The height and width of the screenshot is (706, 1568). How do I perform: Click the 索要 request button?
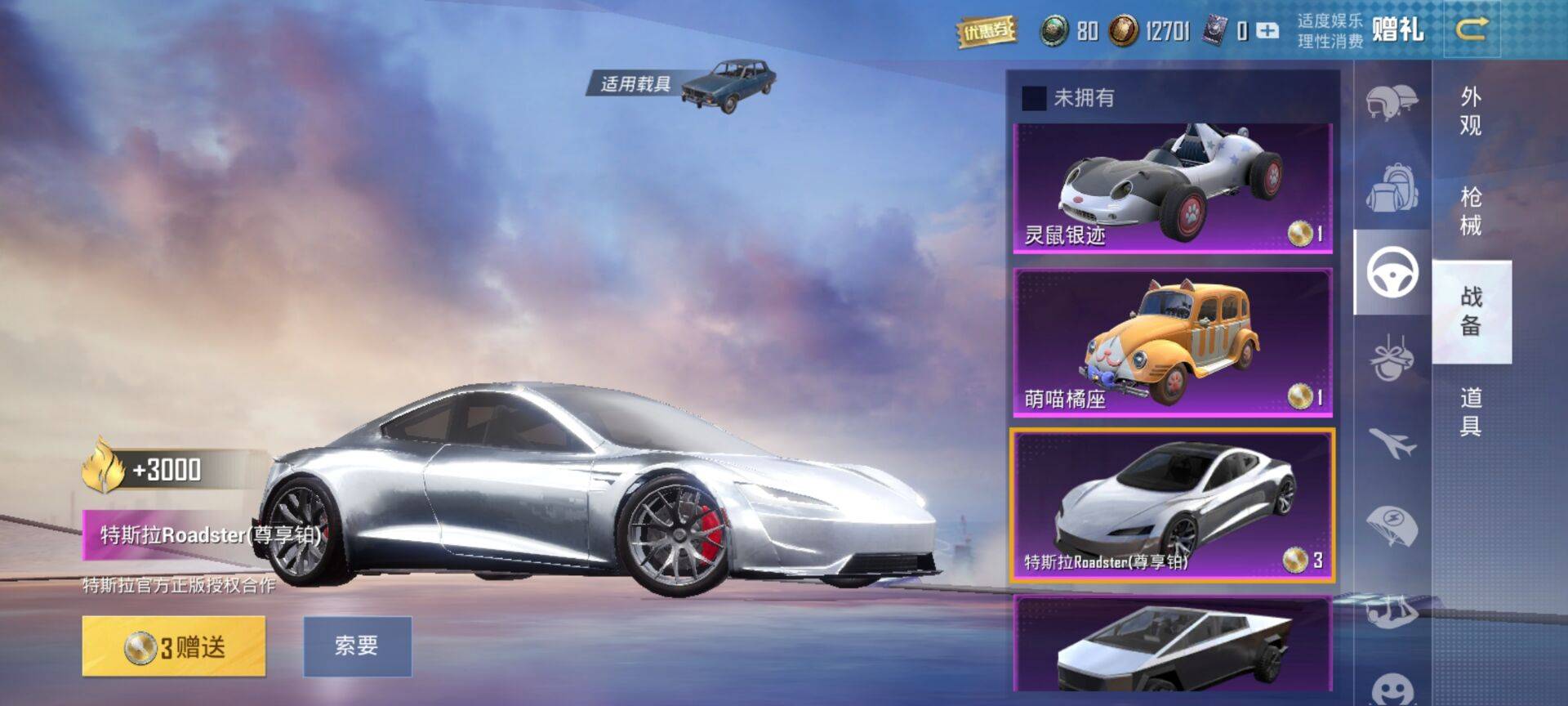(x=357, y=646)
